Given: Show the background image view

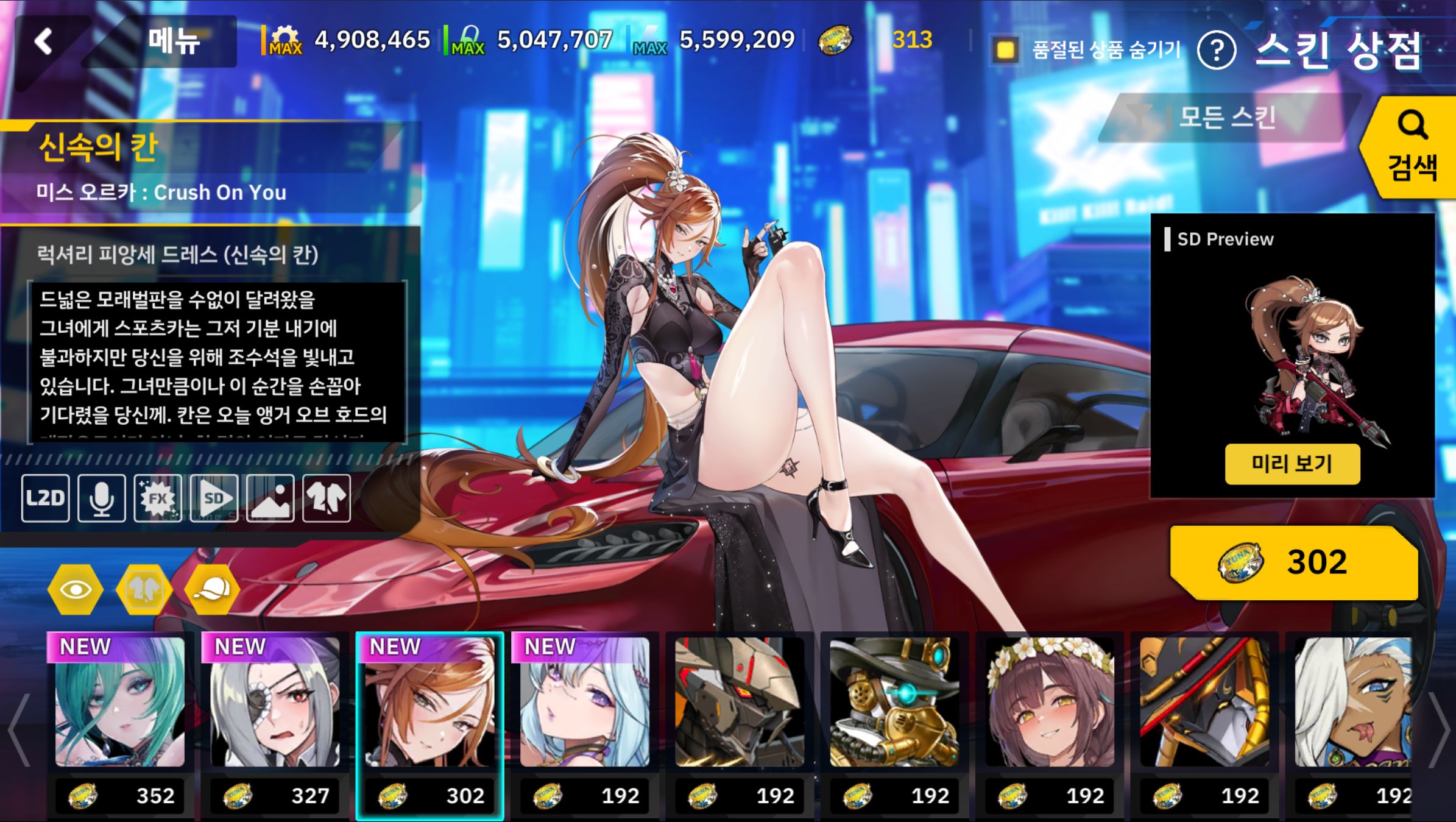Looking at the screenshot, I should [270, 498].
